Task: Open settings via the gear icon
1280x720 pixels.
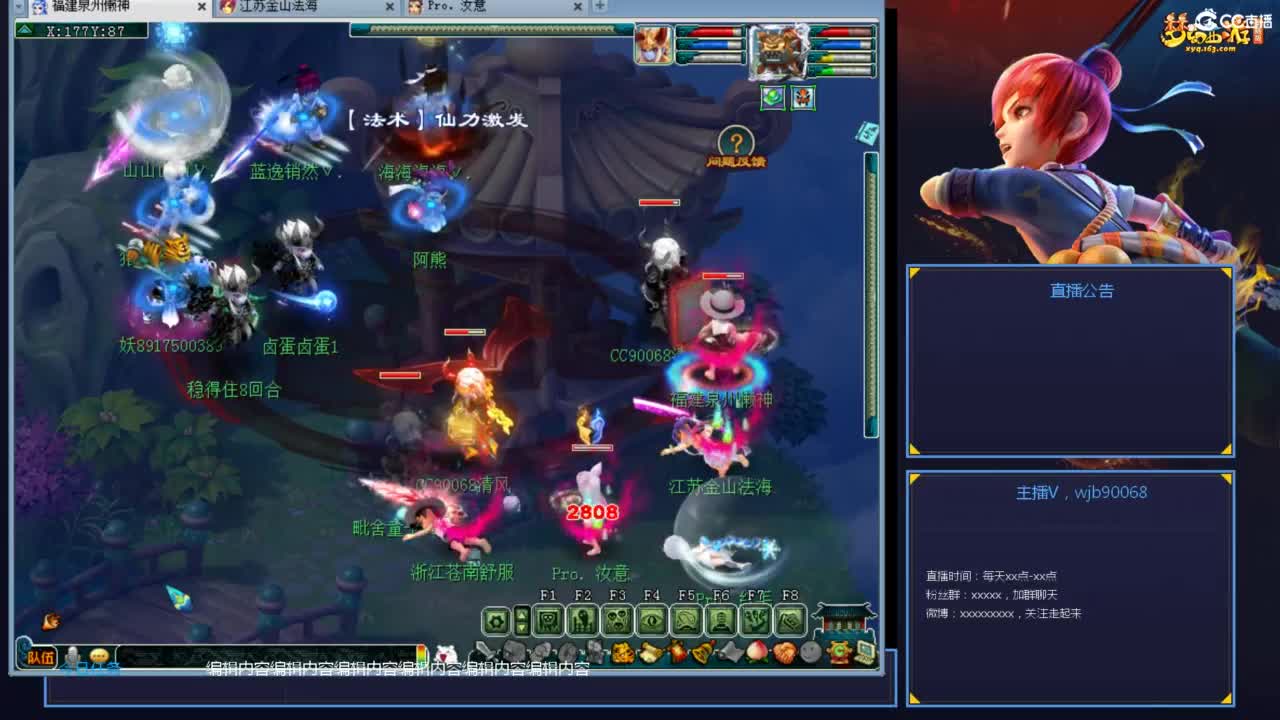Action: pyautogui.click(x=495, y=618)
